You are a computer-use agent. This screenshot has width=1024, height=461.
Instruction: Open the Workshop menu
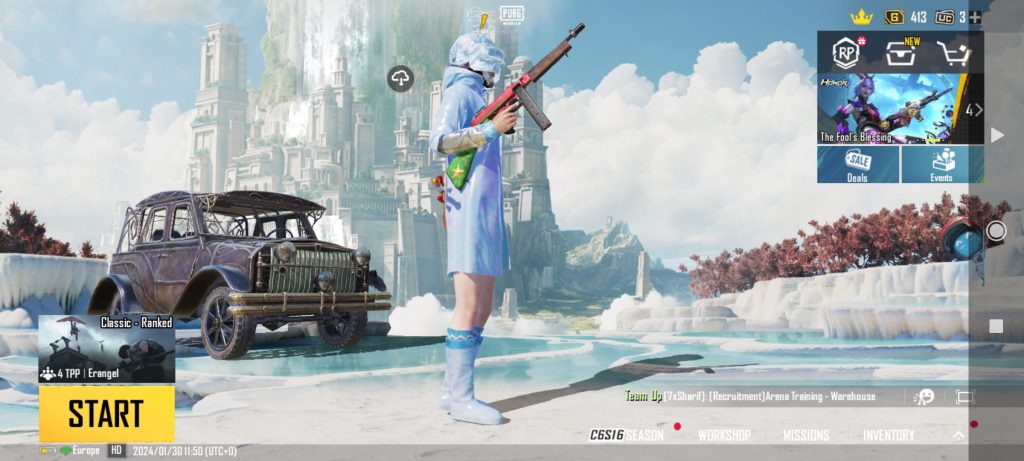point(724,435)
